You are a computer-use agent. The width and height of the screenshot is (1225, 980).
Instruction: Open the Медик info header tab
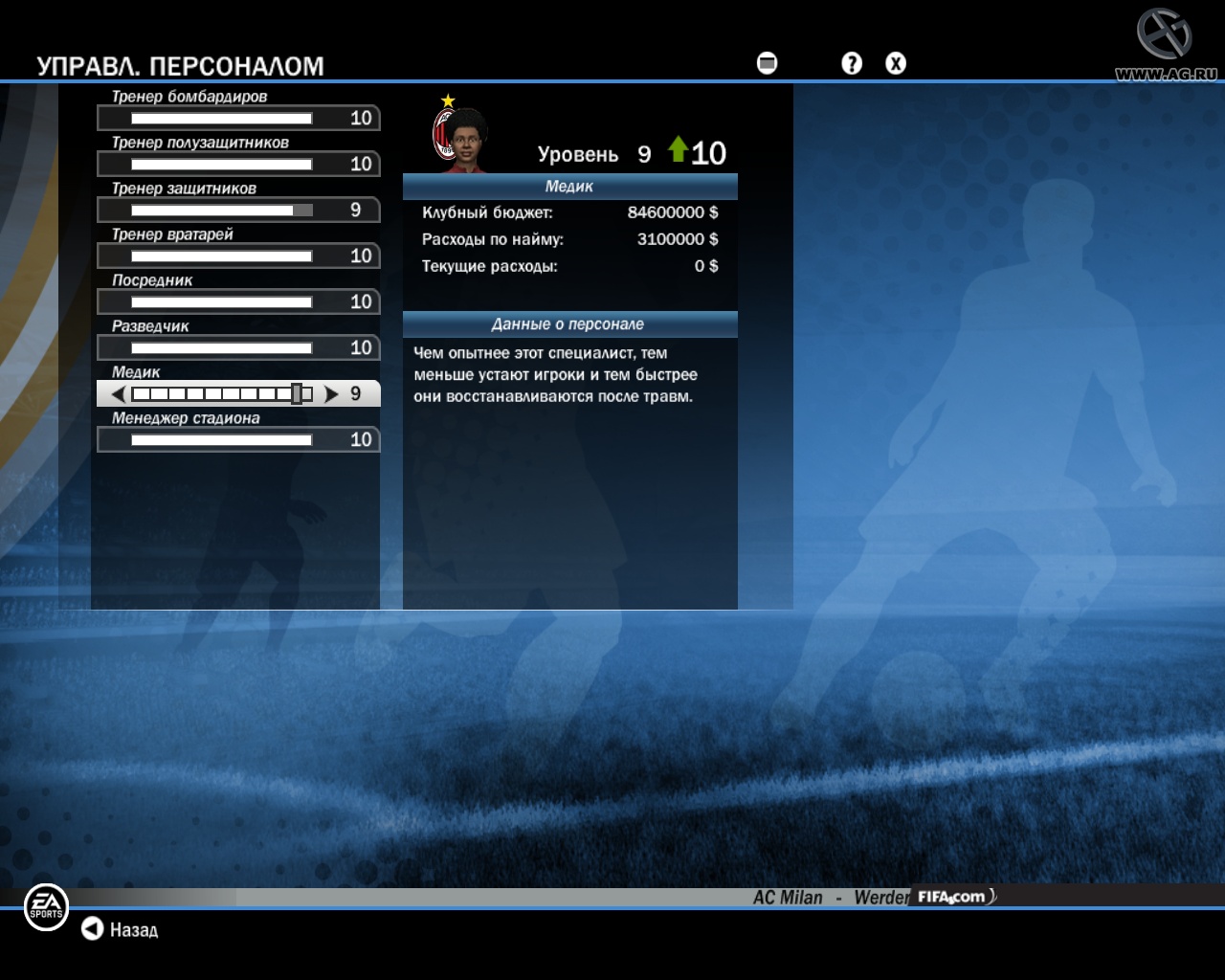coord(570,187)
